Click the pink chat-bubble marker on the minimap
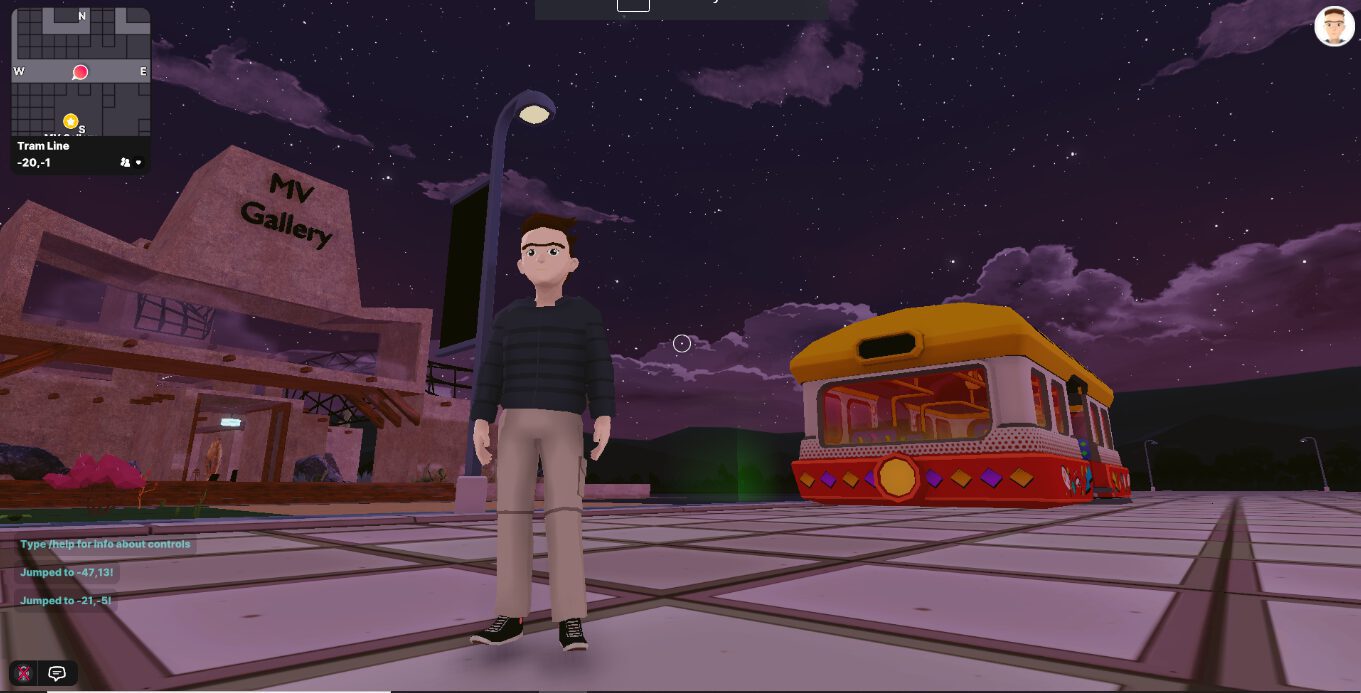This screenshot has width=1361, height=693. pyautogui.click(x=80, y=72)
